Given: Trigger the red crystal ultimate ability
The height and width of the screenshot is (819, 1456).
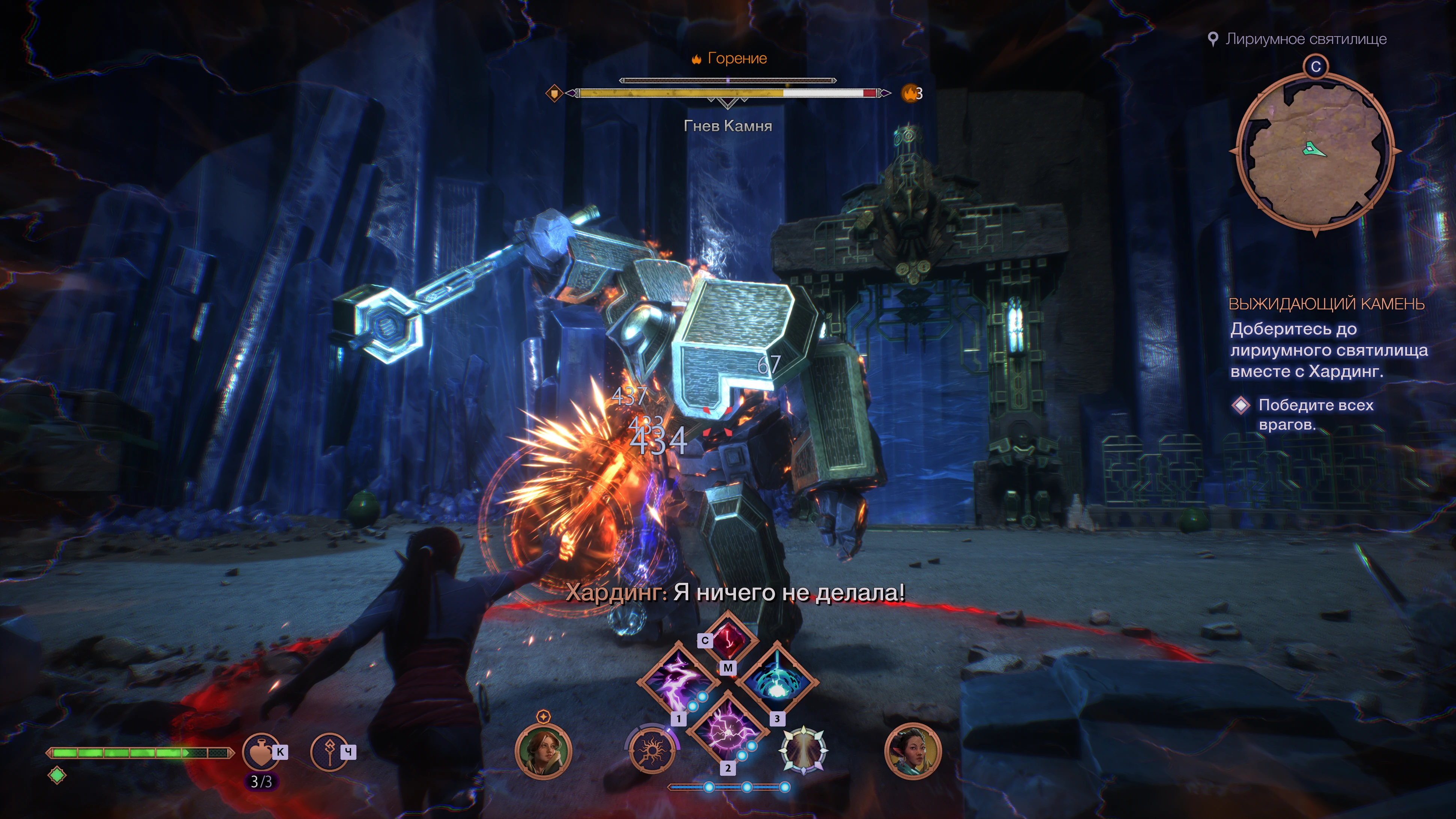Looking at the screenshot, I should coord(729,639).
